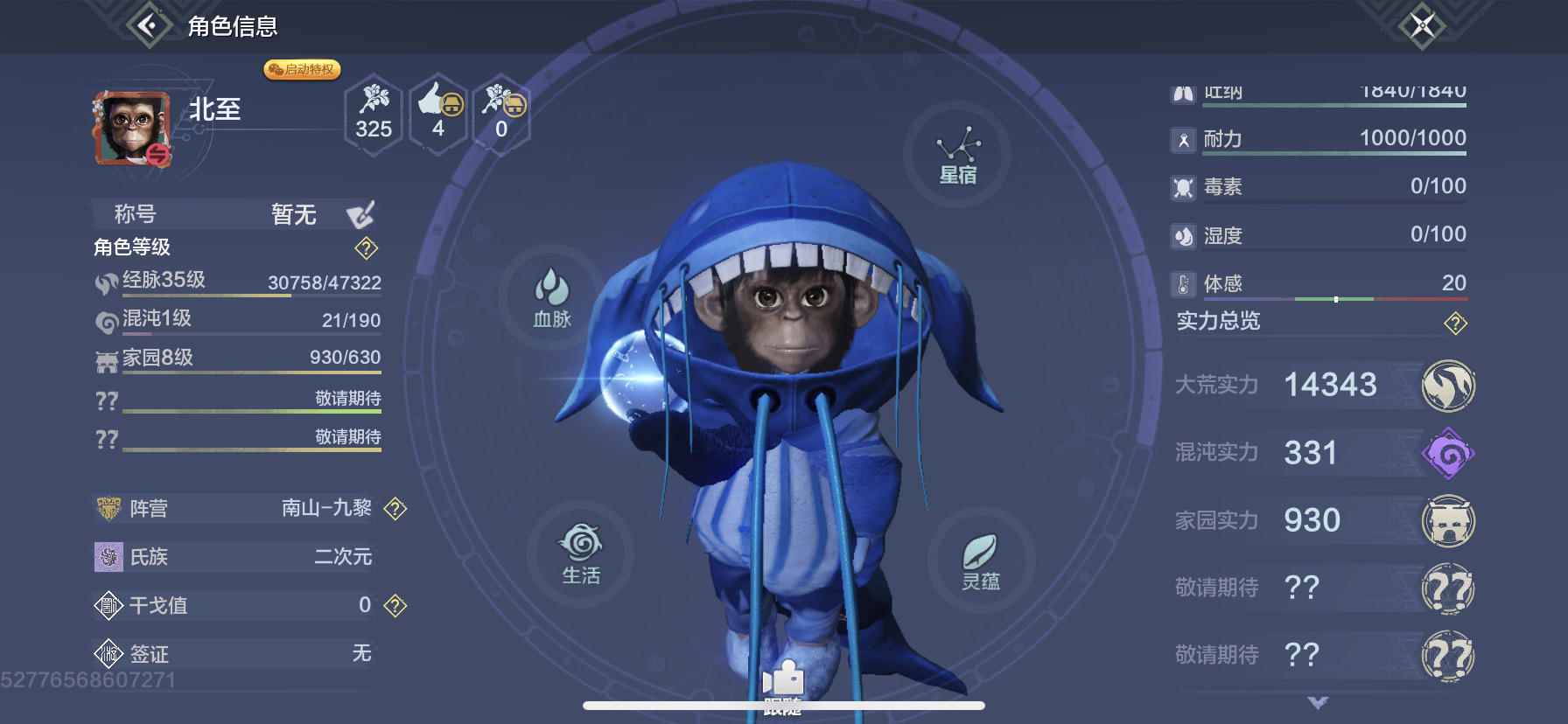Open the 灵蕴 (Spirit) panel
Viewport: 1568px width, 724px height.
(984, 560)
